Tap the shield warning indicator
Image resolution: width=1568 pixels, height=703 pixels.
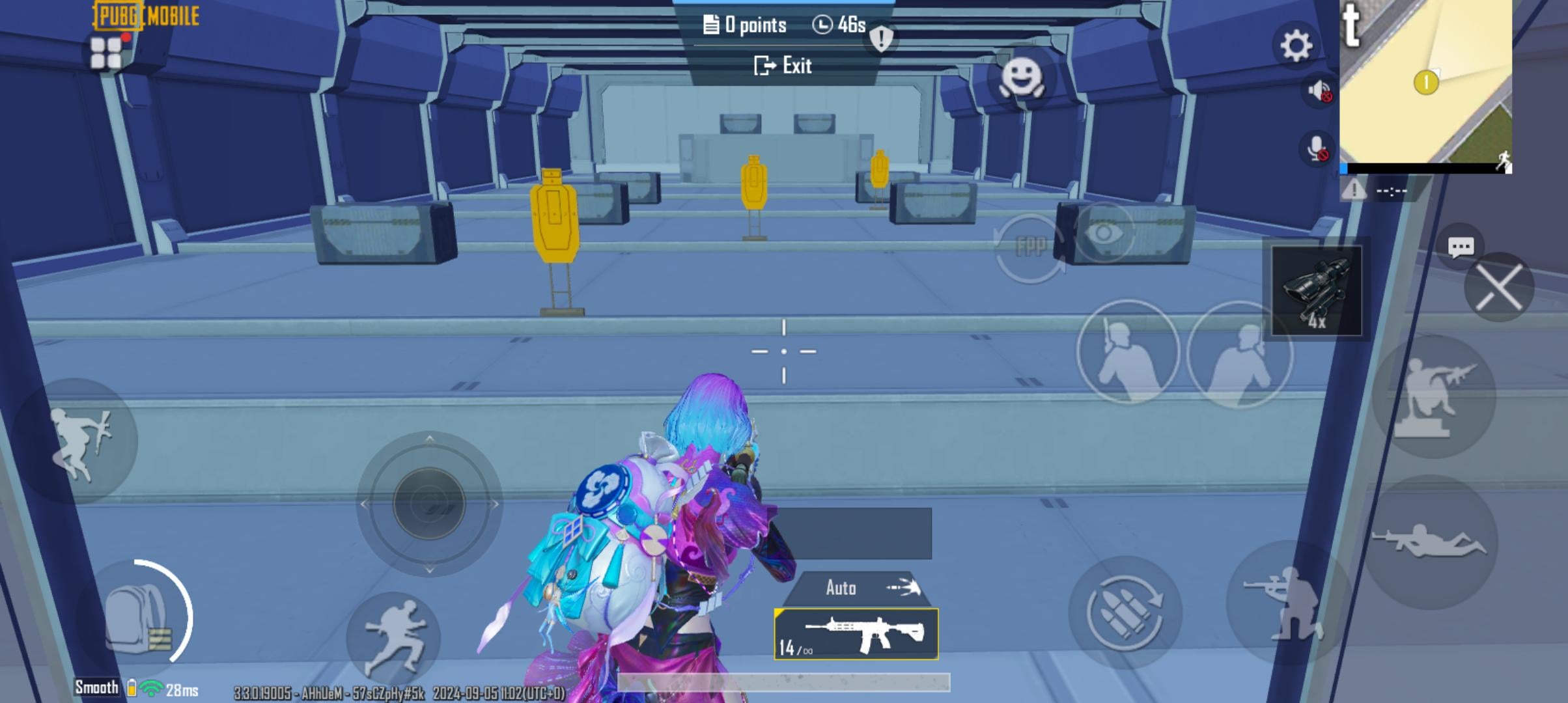pos(880,39)
